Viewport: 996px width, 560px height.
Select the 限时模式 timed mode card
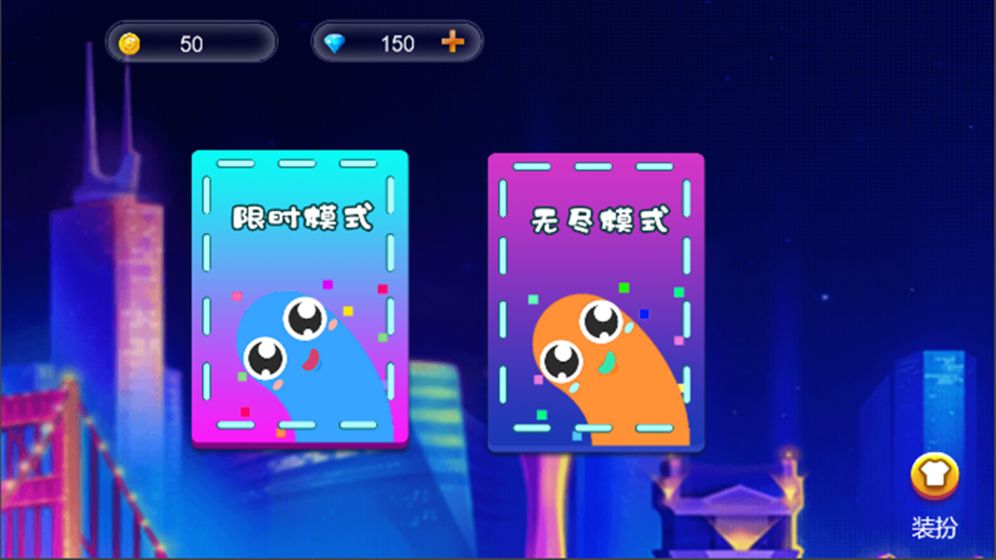pos(299,298)
